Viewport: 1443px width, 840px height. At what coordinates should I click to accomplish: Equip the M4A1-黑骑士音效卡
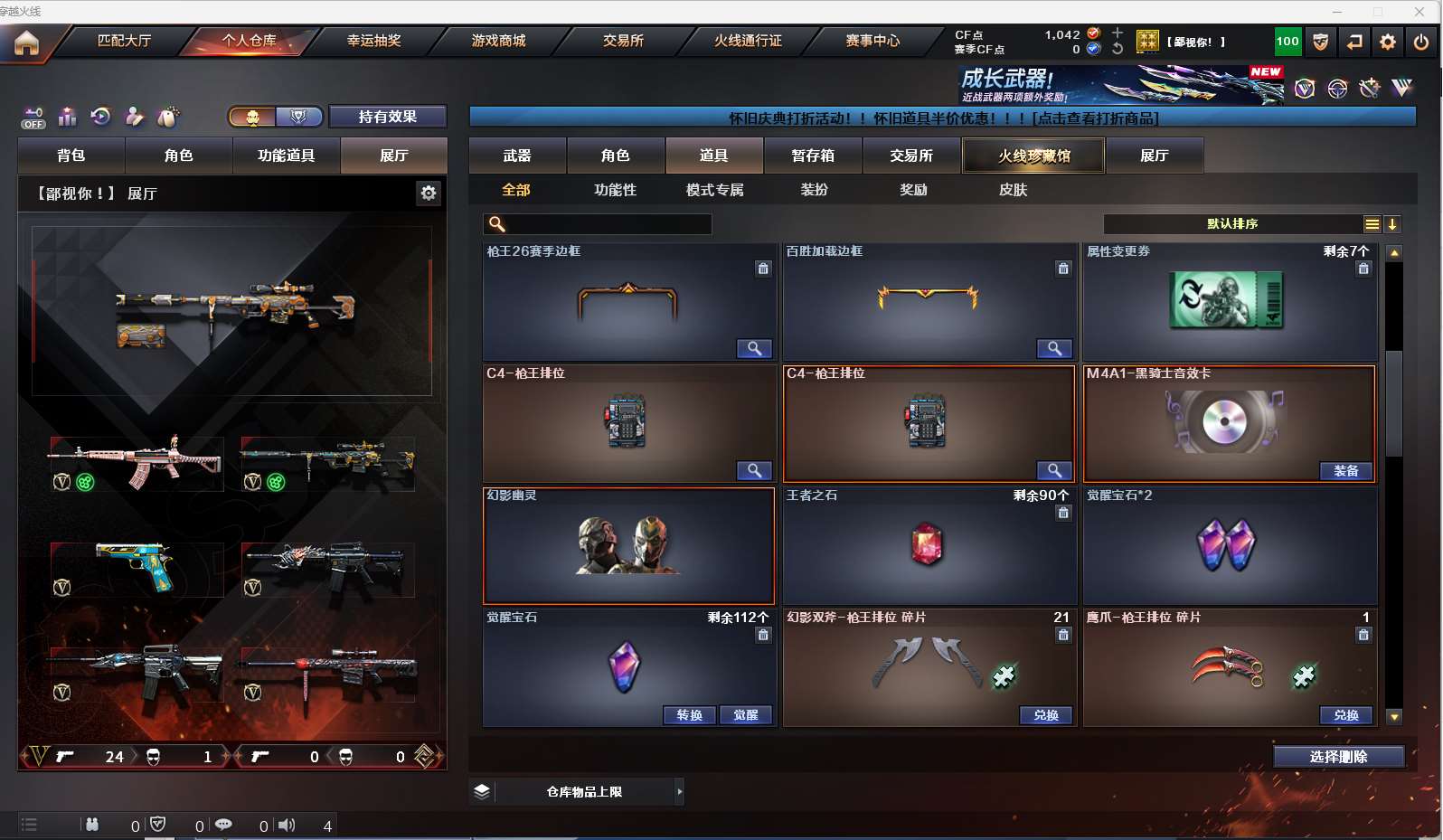1345,471
